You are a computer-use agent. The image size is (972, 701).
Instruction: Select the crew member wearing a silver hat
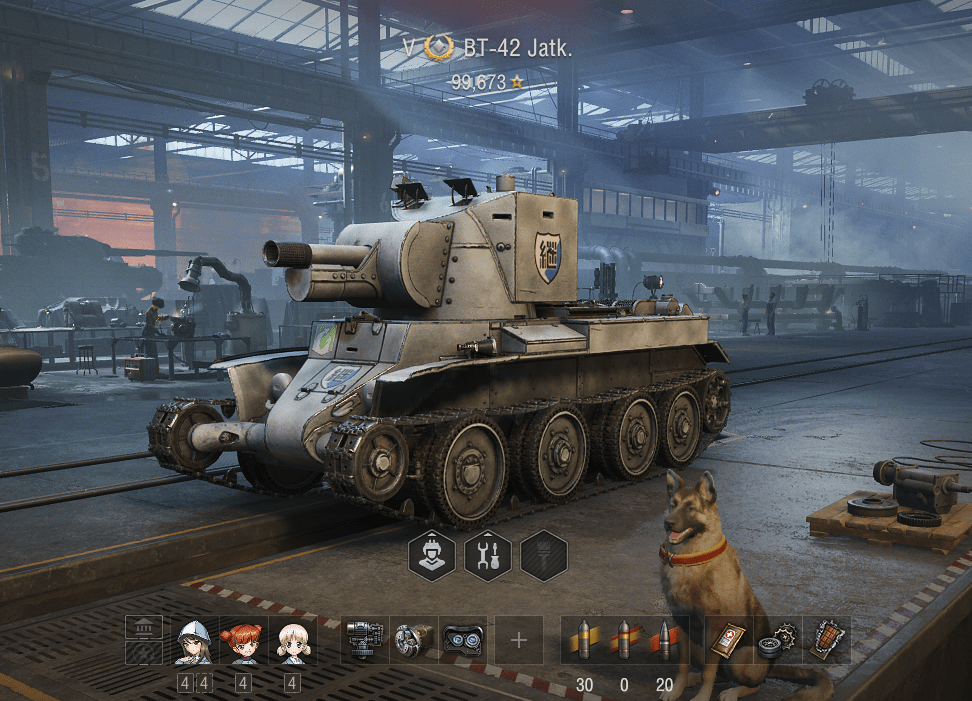point(194,641)
